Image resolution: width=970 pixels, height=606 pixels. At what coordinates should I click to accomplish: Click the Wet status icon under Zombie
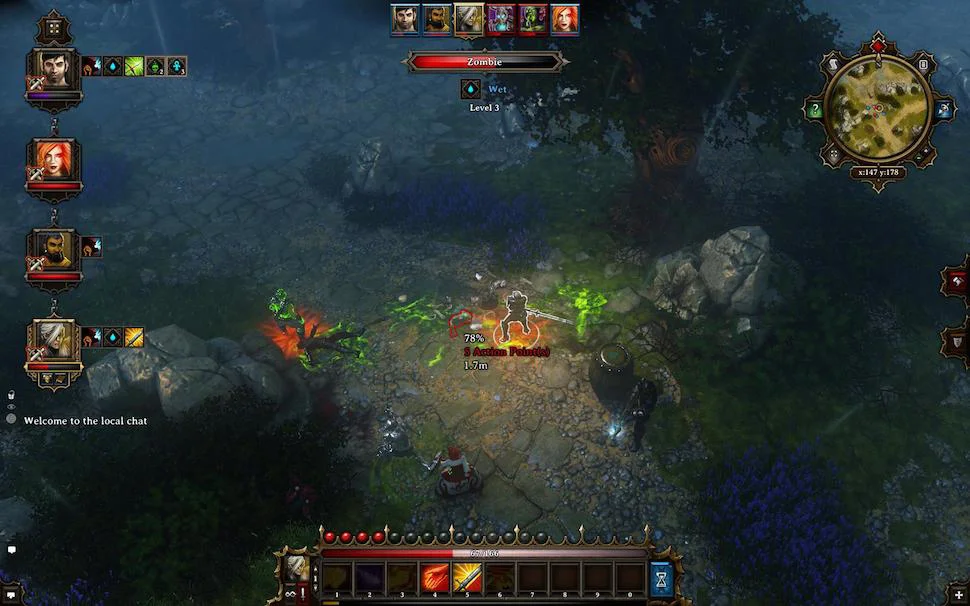(471, 89)
